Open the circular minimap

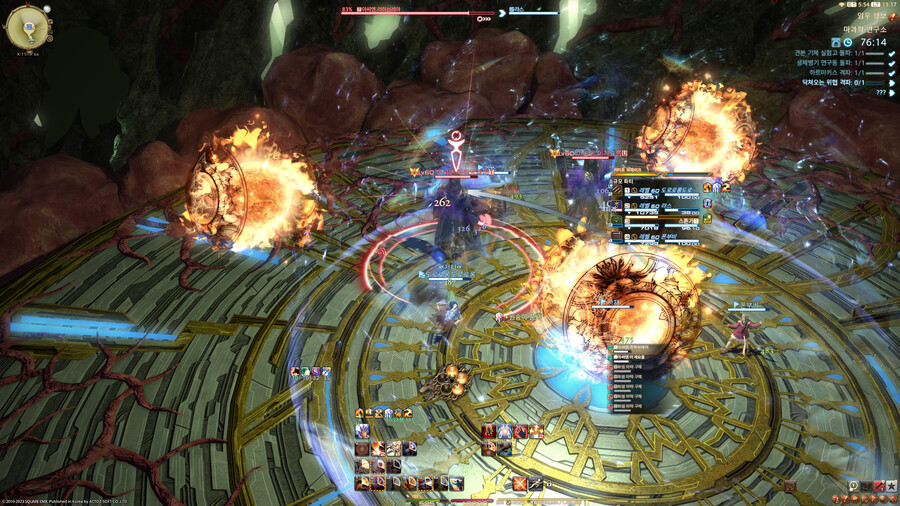click(x=28, y=27)
